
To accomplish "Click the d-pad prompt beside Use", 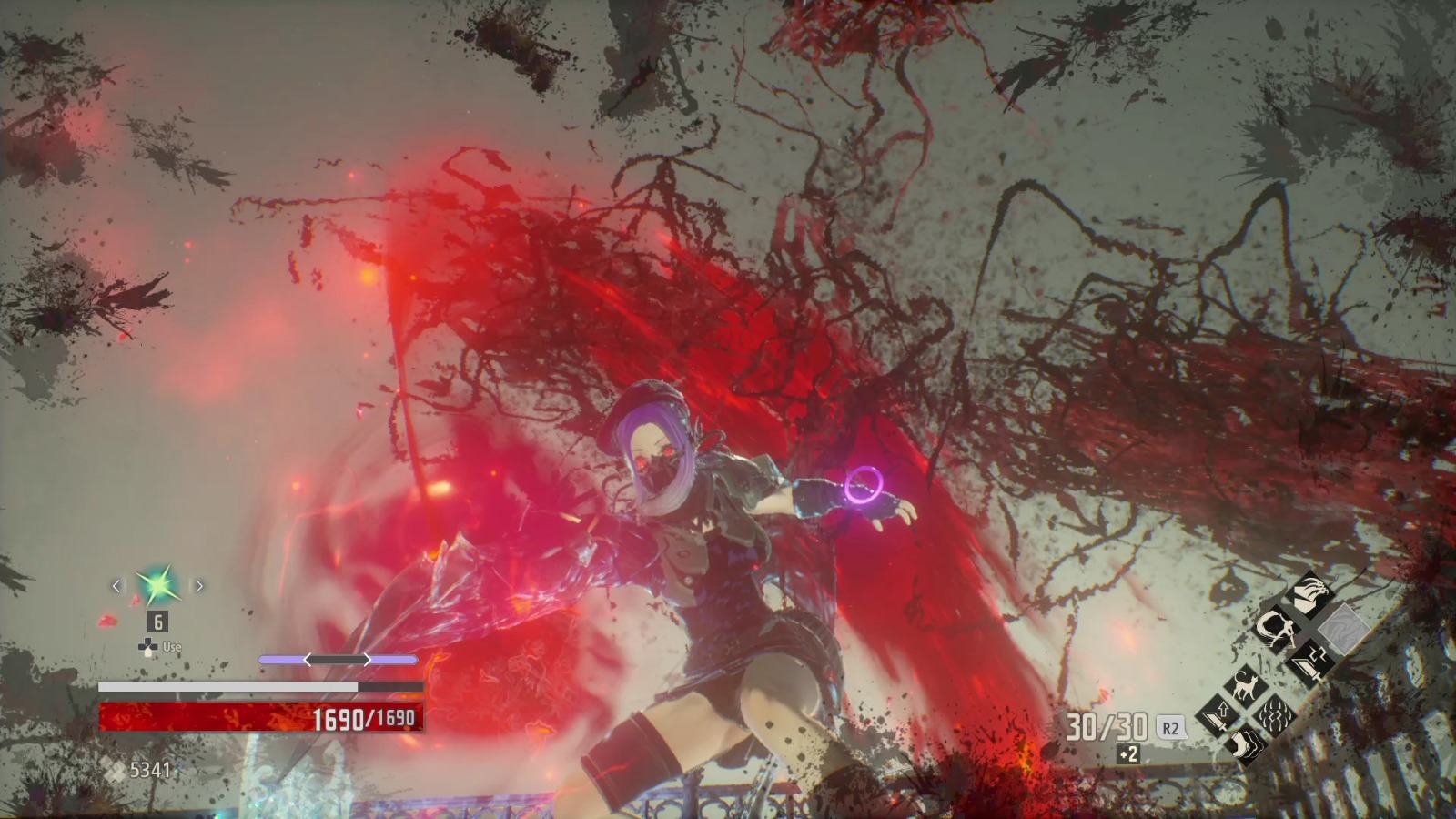I will (147, 647).
